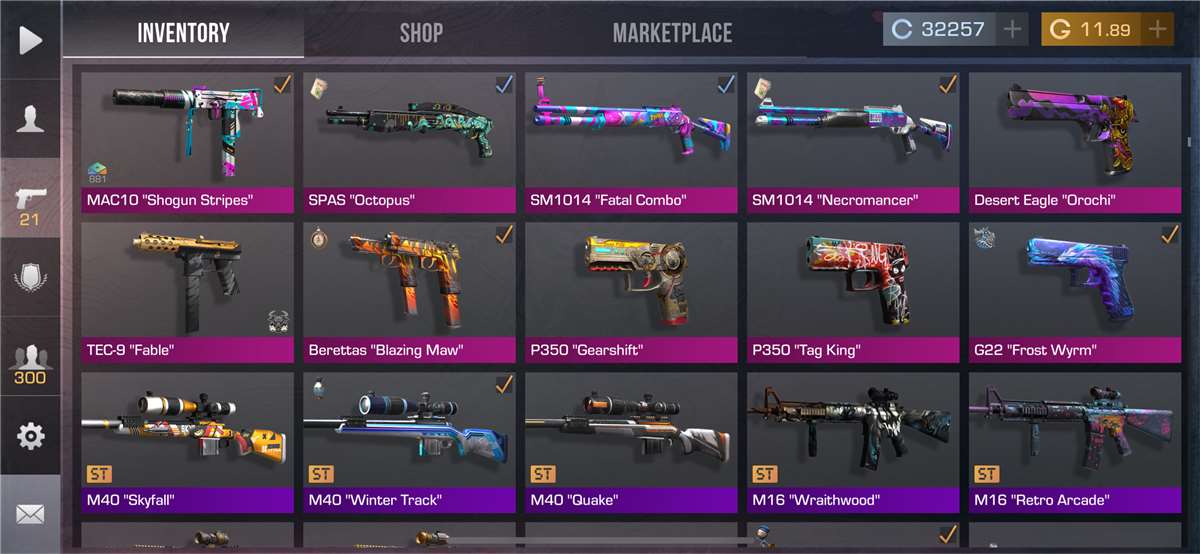Buy more gold with plus button
Screen dimensions: 1200x554
(x=1158, y=29)
